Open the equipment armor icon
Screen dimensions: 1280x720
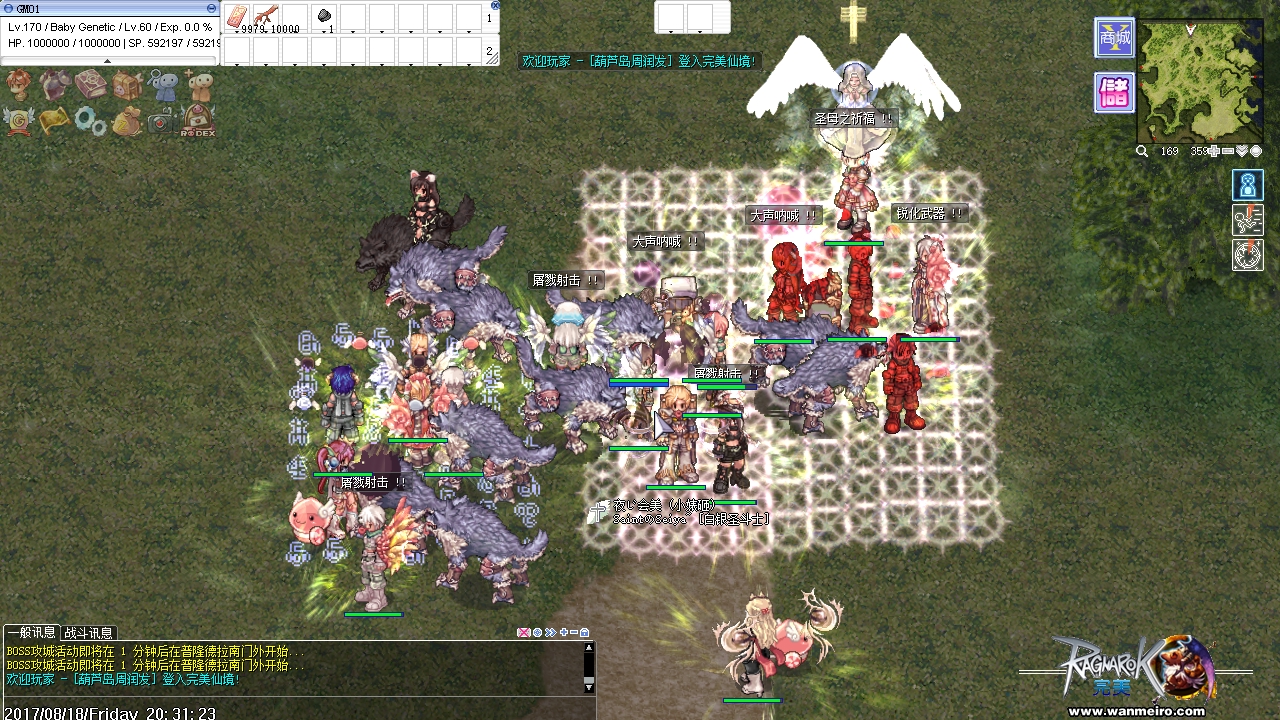point(54,86)
